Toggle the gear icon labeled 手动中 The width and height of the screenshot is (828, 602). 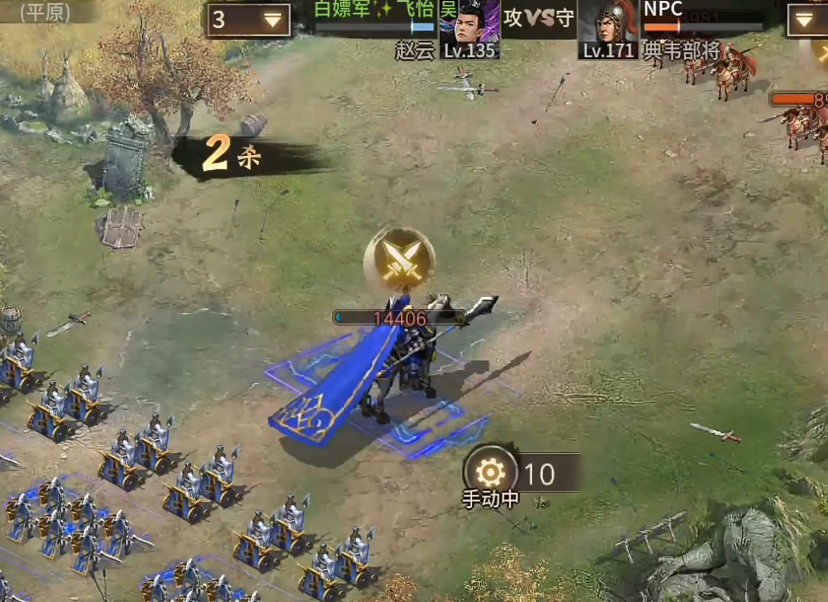490,472
